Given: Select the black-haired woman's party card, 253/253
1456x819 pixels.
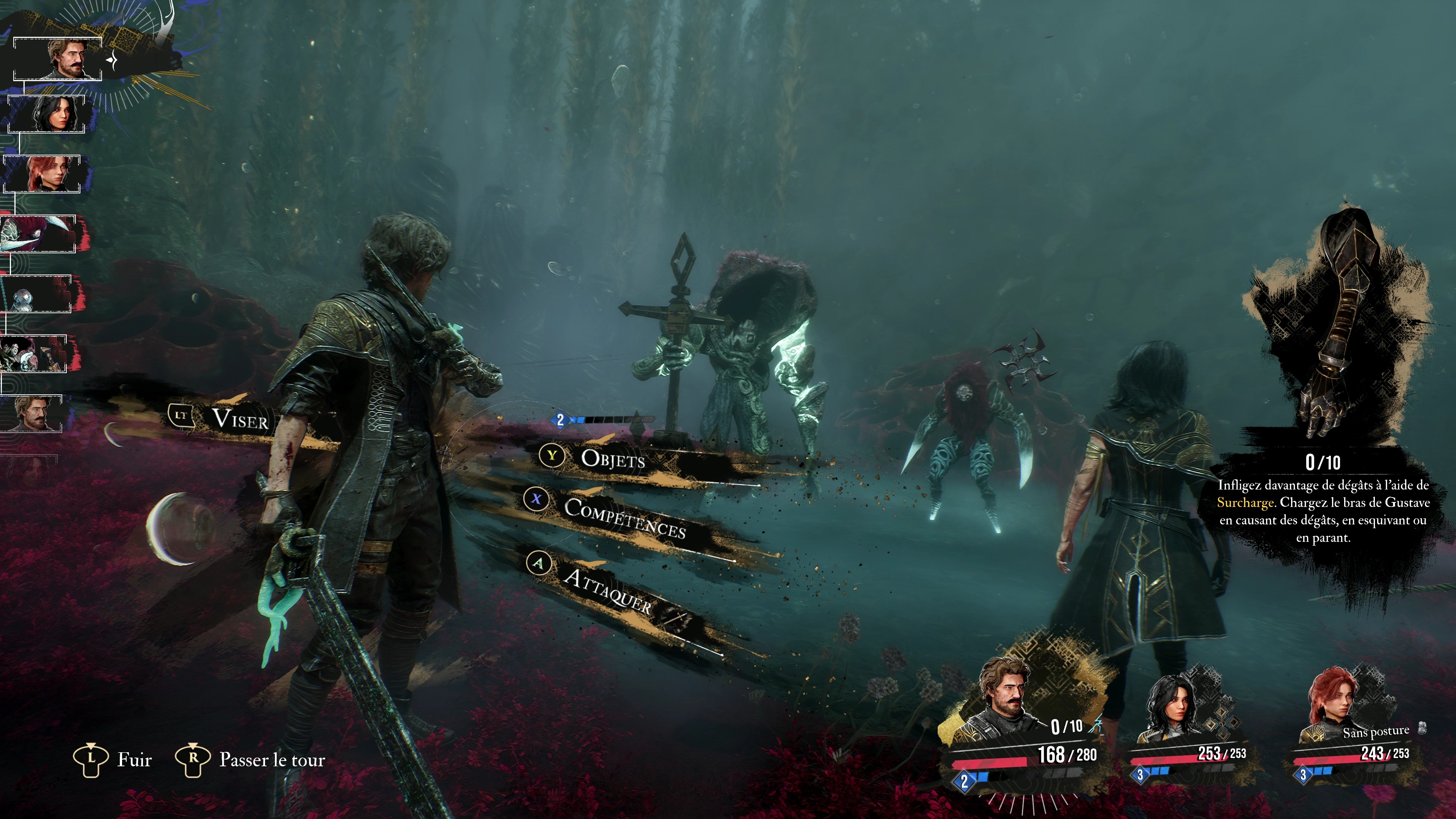Looking at the screenshot, I should (1187, 729).
